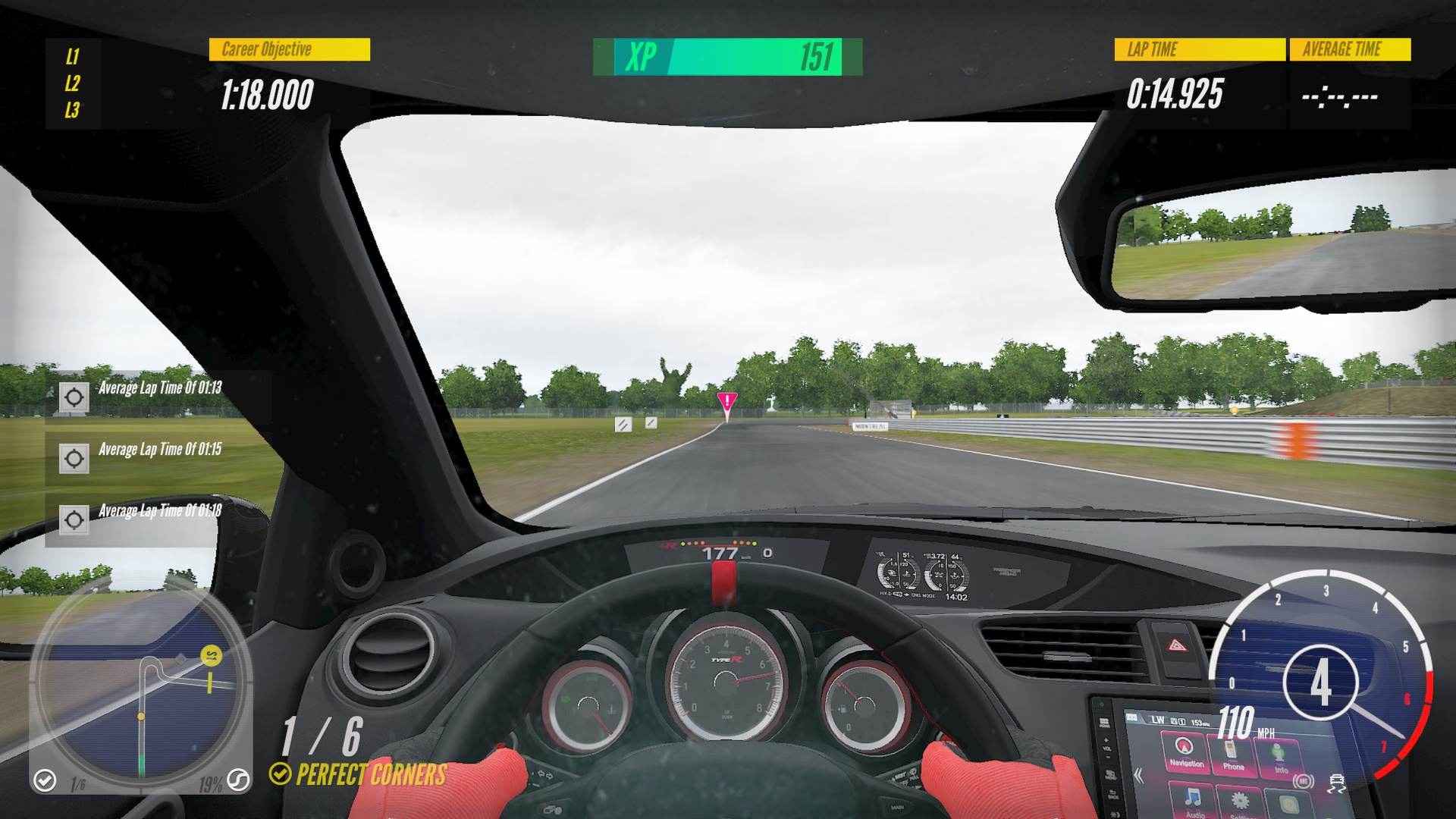1456x819 pixels.
Task: Expand the infotainment screen via the left chevron
Action: [1137, 776]
